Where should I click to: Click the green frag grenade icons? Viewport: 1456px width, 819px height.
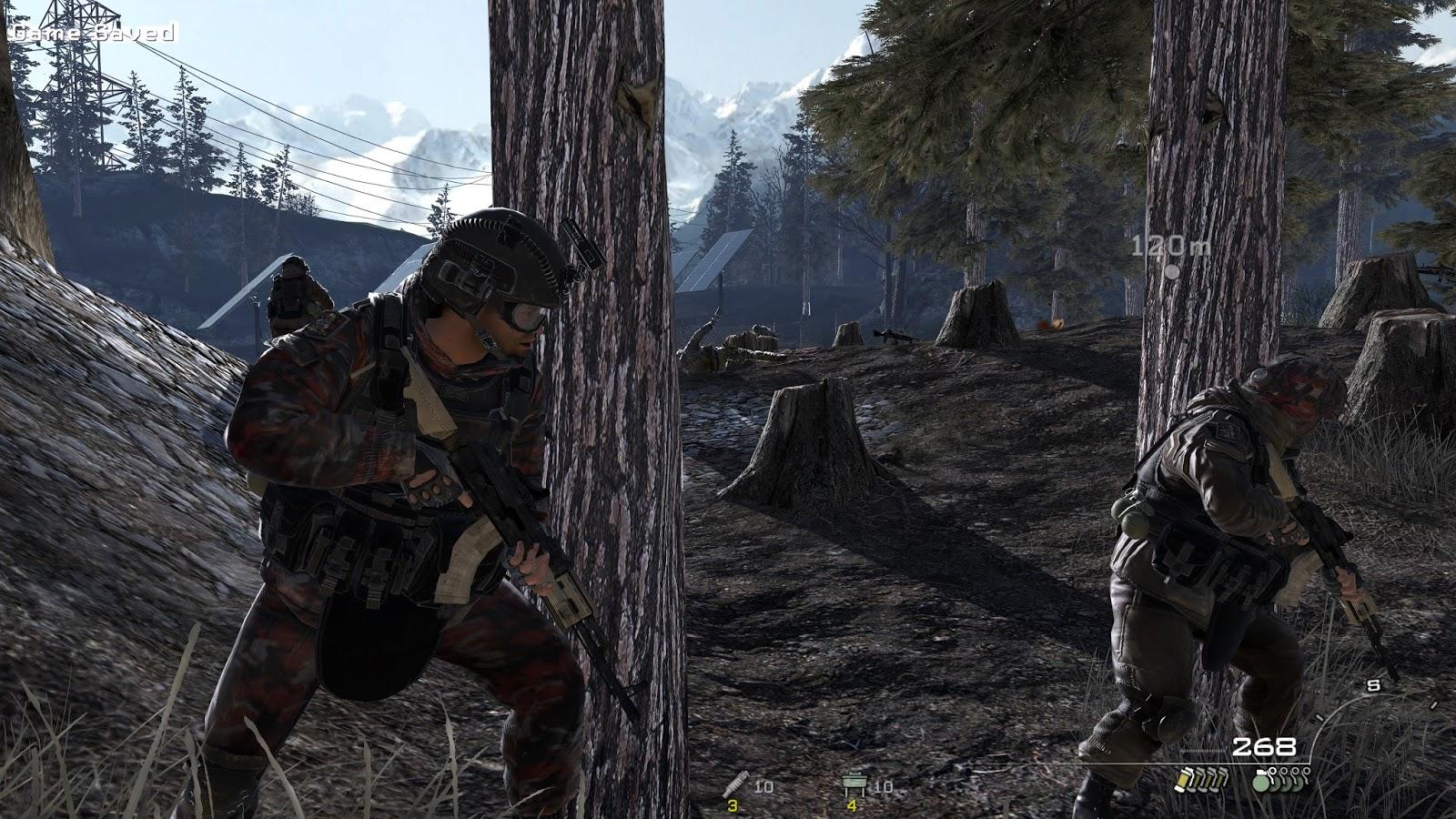click(1281, 779)
